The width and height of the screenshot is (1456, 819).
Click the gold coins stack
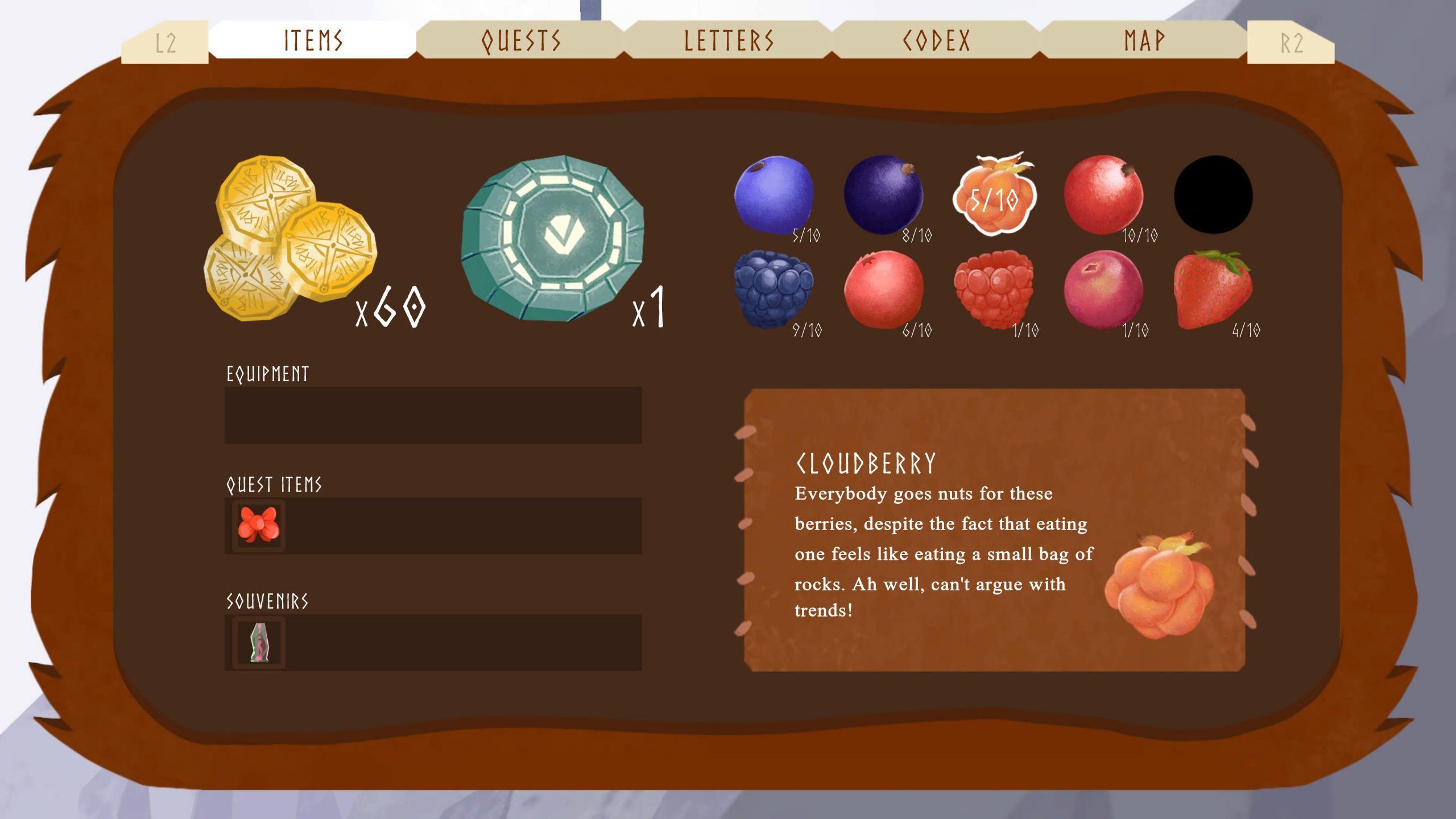(290, 238)
